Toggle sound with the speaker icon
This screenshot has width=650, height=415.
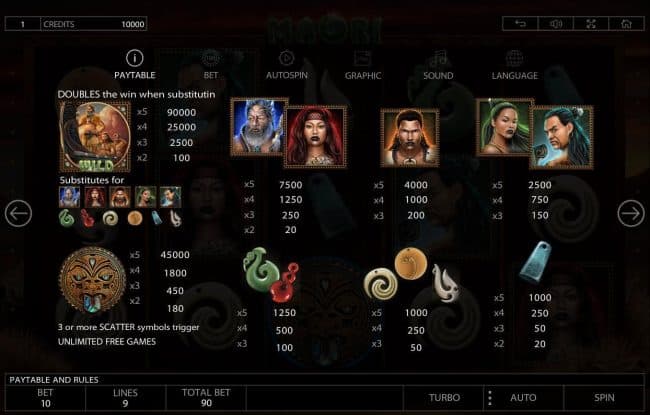pos(555,23)
